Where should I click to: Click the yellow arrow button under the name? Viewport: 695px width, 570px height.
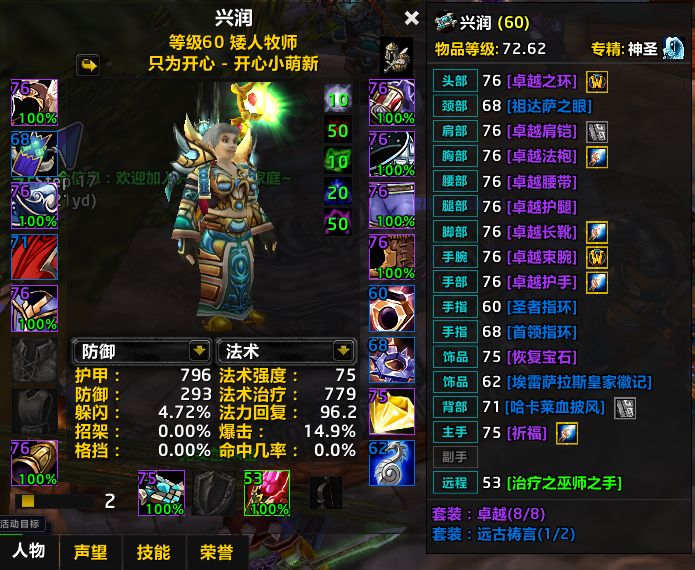click(x=88, y=65)
